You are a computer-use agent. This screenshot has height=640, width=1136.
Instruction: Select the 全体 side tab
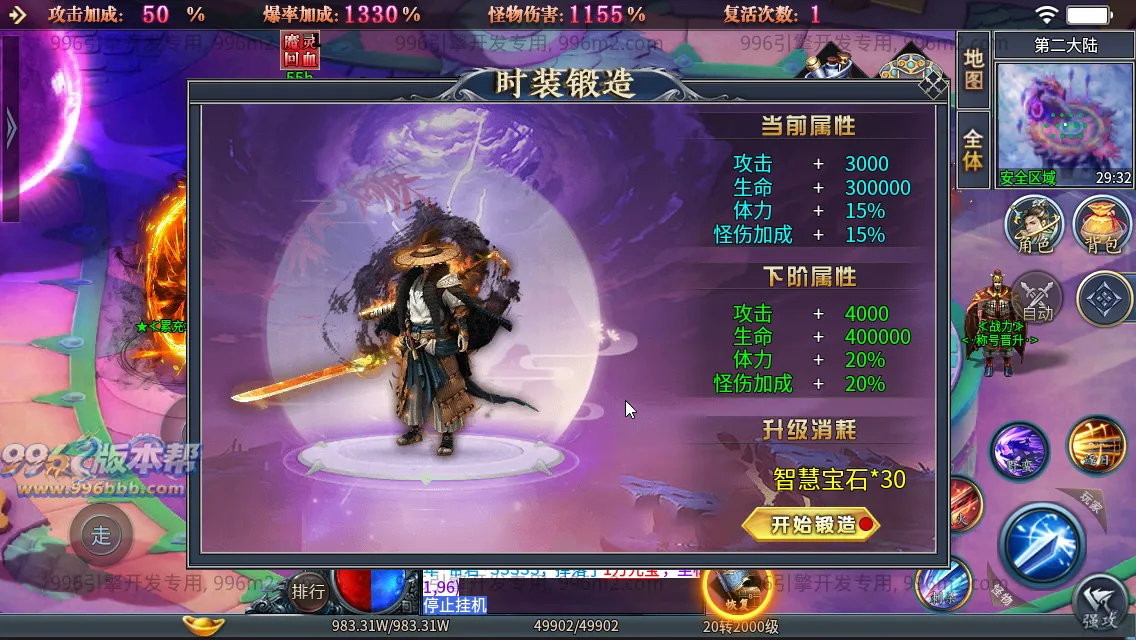tap(973, 149)
